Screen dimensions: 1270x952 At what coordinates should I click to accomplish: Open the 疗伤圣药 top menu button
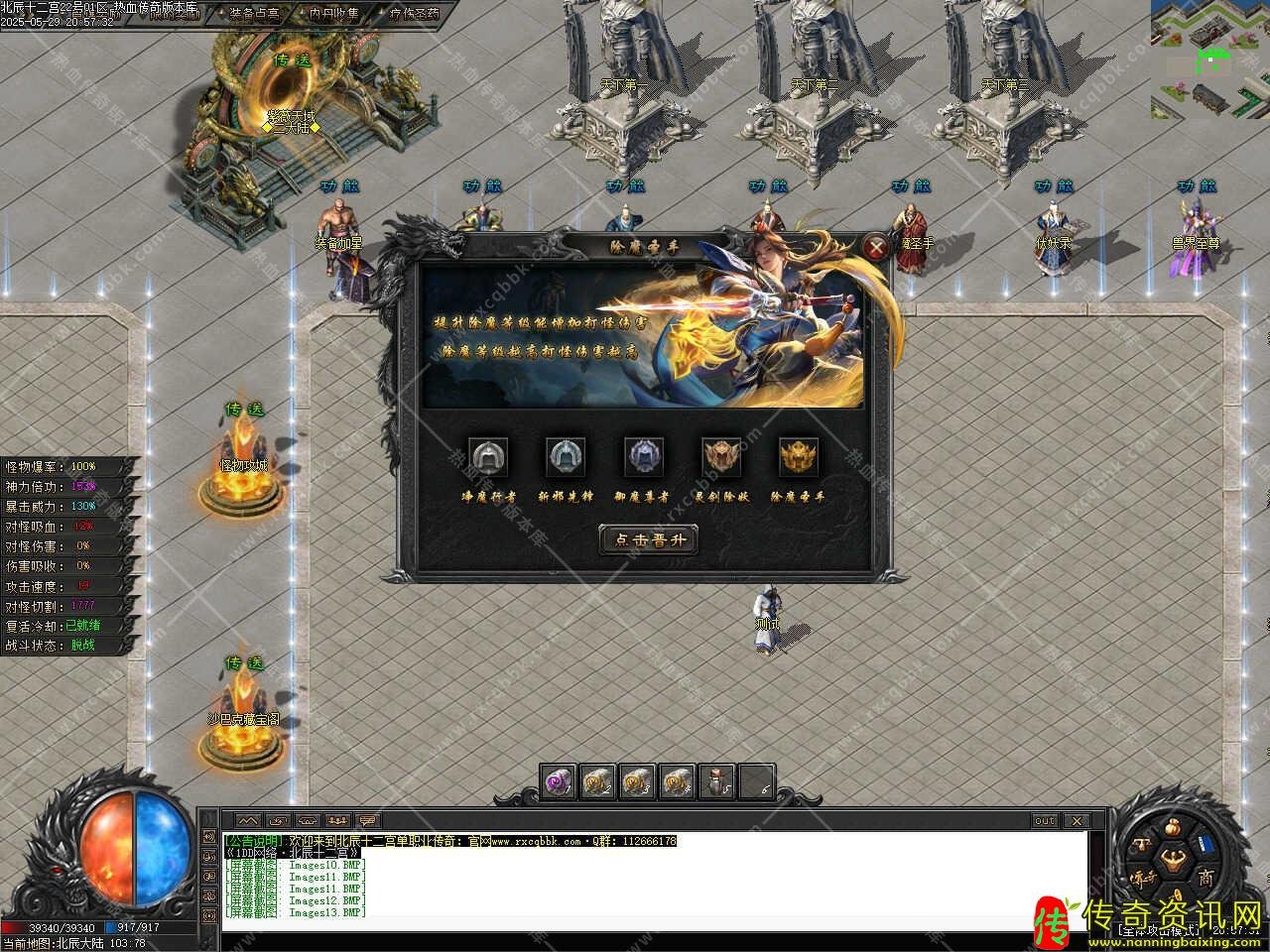414,14
